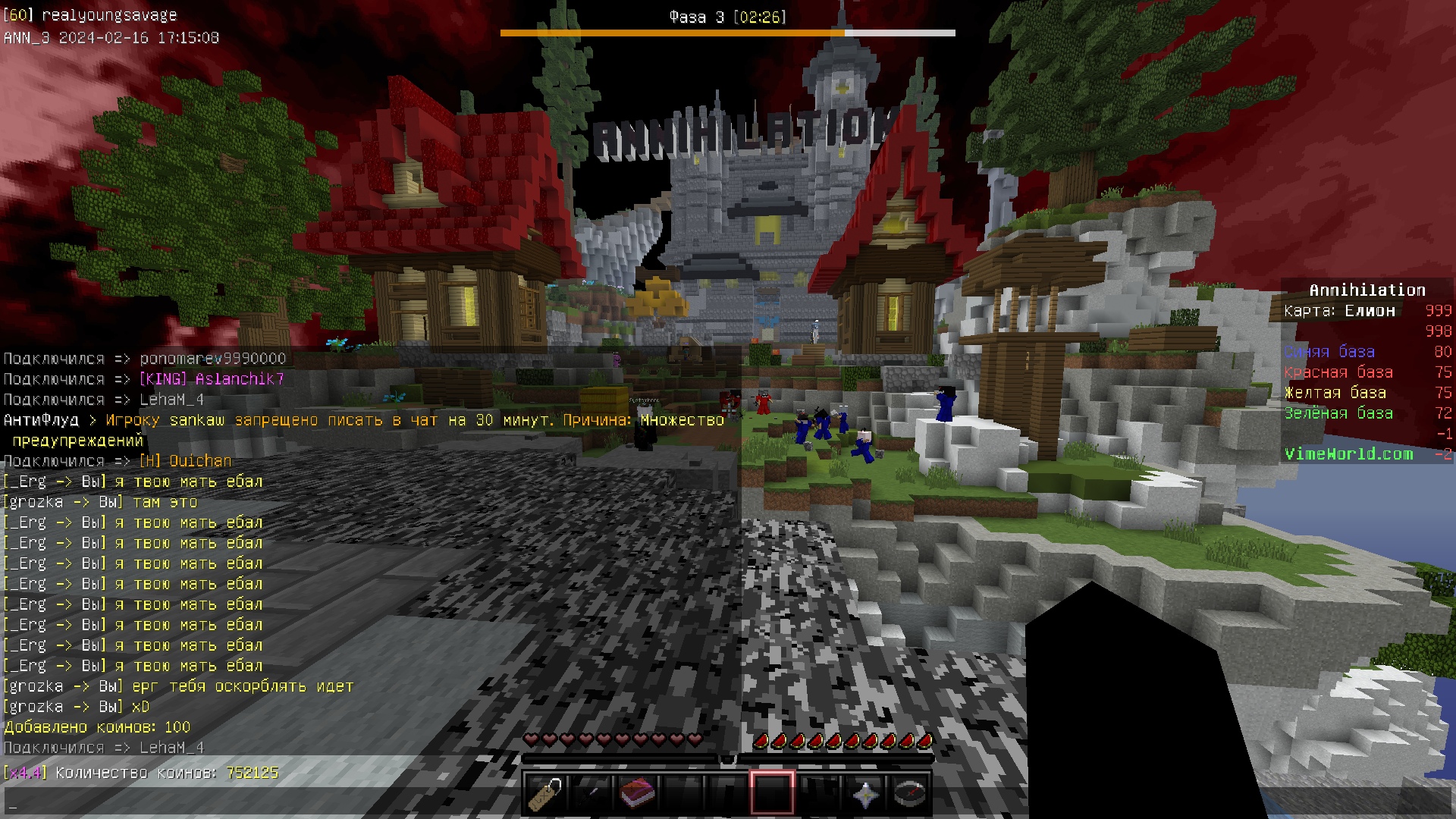Image resolution: width=1456 pixels, height=819 pixels.
Task: Select the compass hotbar slot
Action: click(910, 793)
